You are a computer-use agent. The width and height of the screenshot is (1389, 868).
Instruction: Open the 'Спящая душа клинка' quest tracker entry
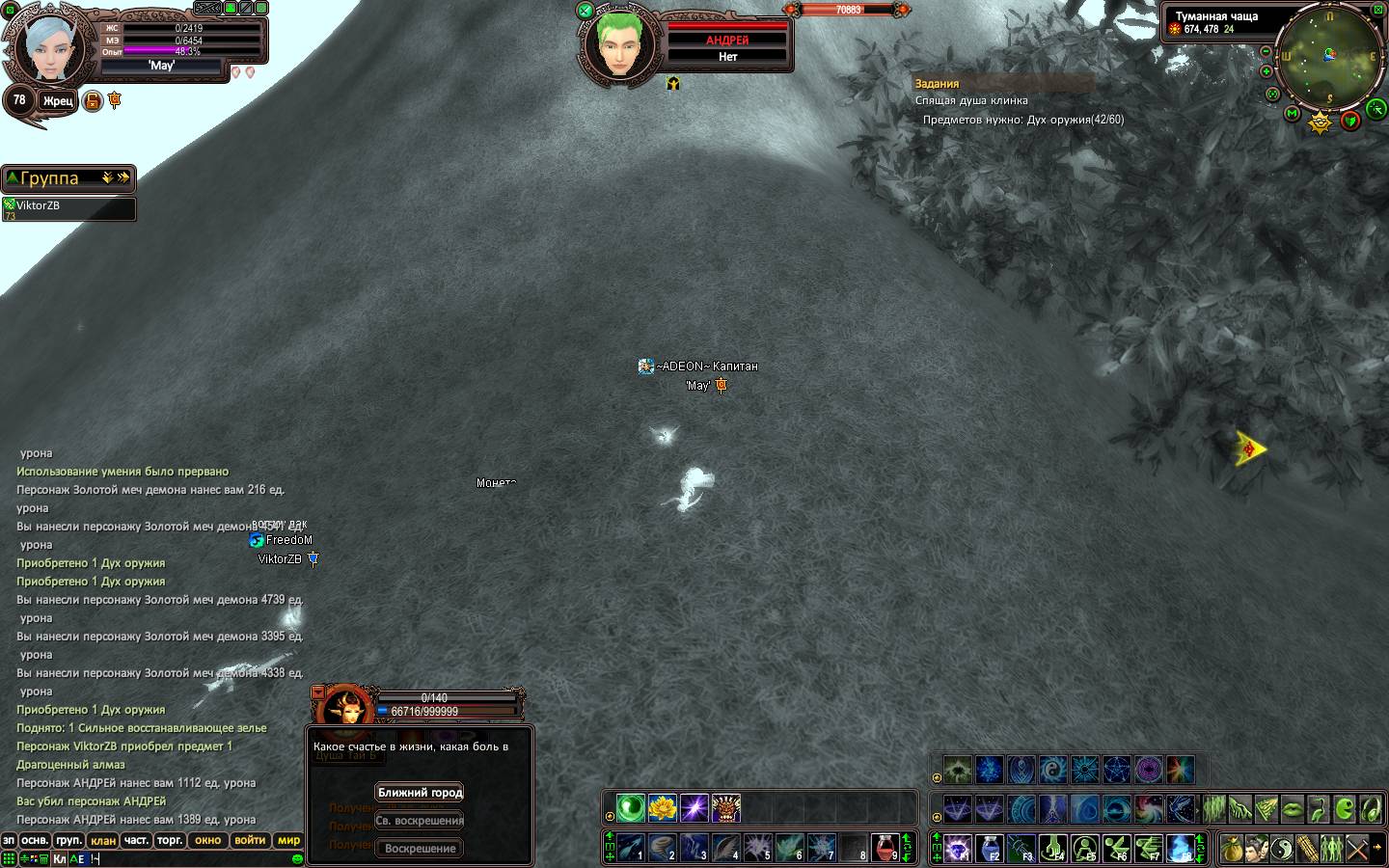pos(971,100)
